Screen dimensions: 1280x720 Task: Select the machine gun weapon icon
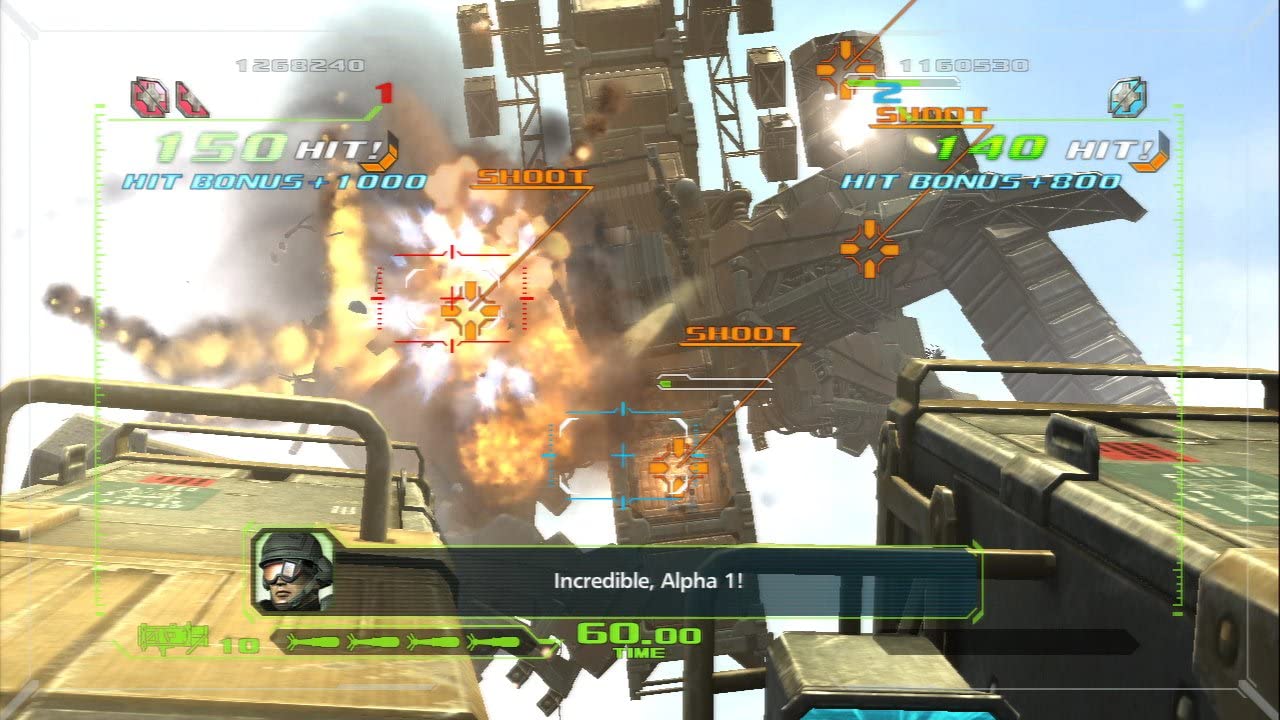(173, 637)
